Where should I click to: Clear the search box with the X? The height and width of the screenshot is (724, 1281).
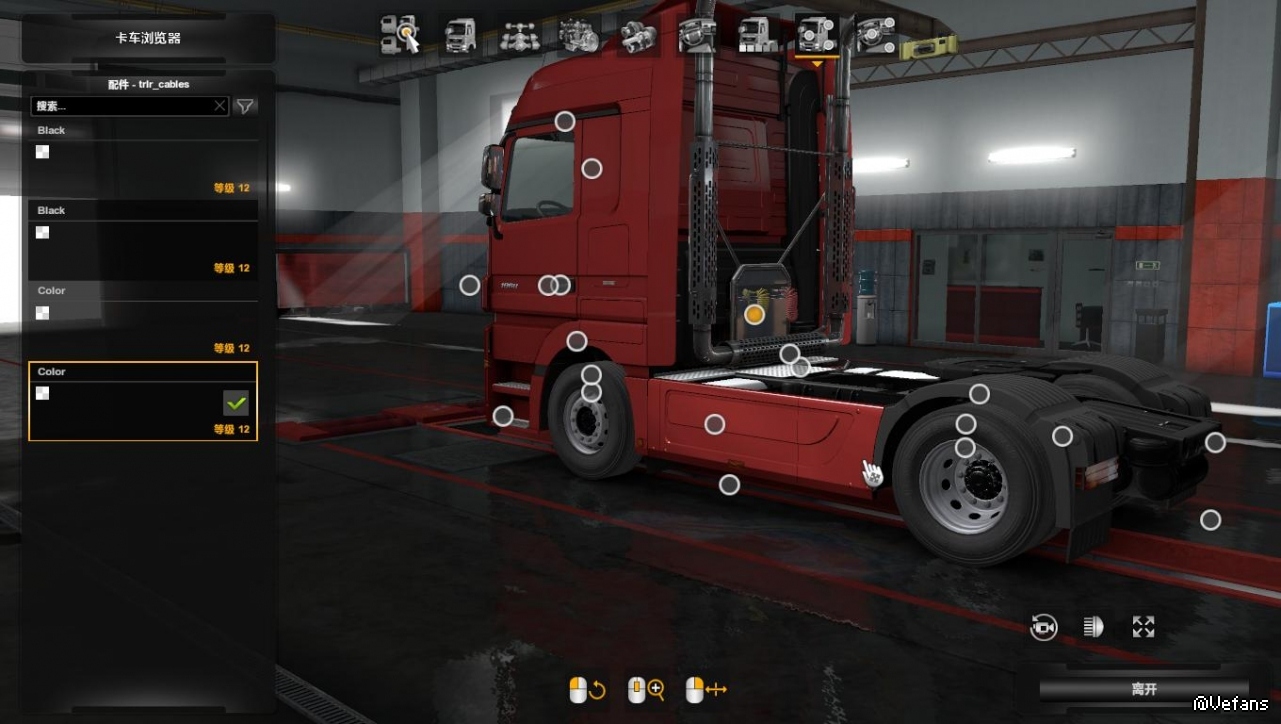pyautogui.click(x=220, y=106)
